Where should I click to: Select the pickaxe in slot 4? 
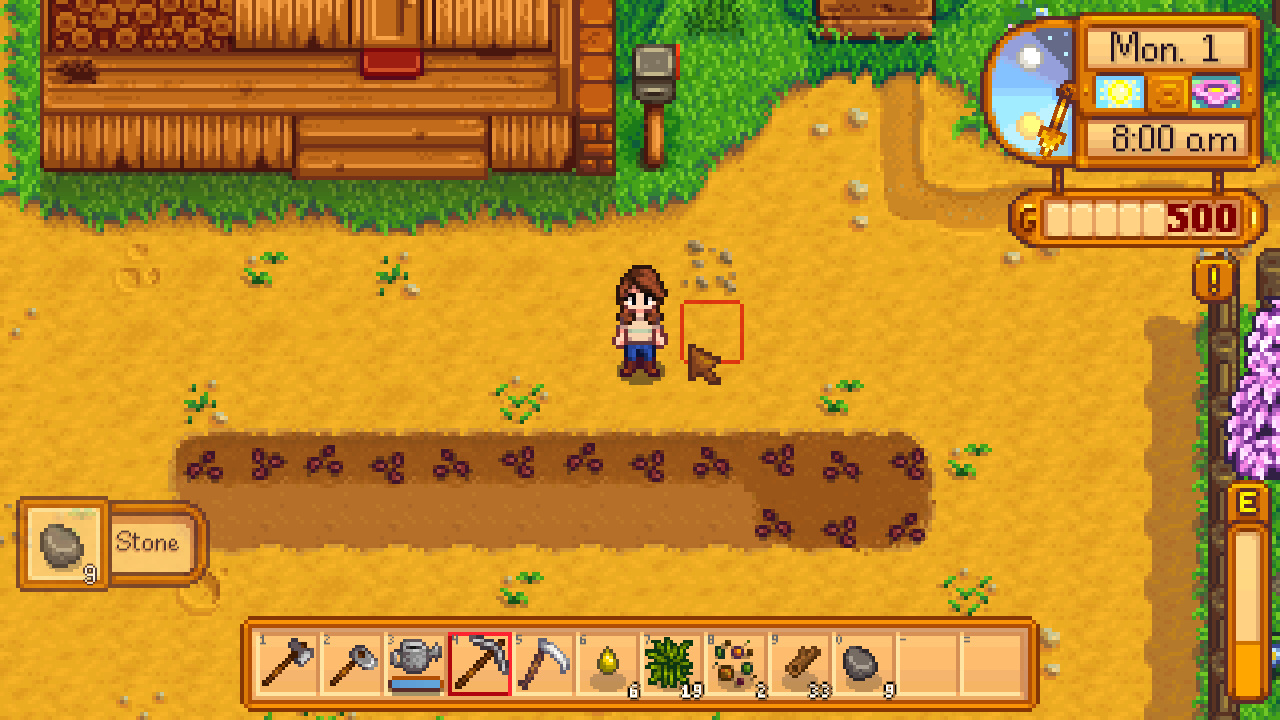click(x=476, y=665)
